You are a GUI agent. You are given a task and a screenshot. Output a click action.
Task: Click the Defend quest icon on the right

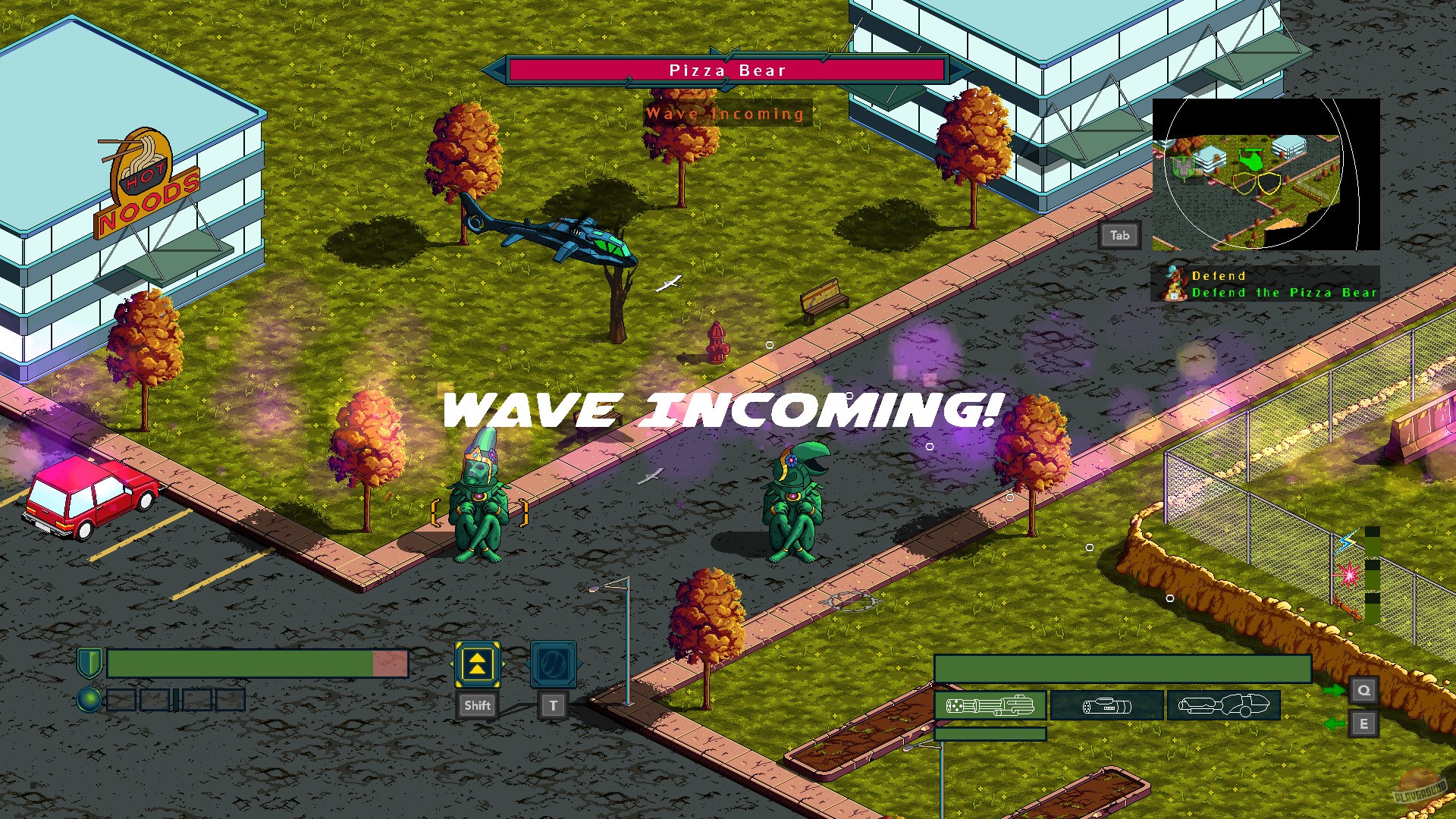click(x=1177, y=283)
